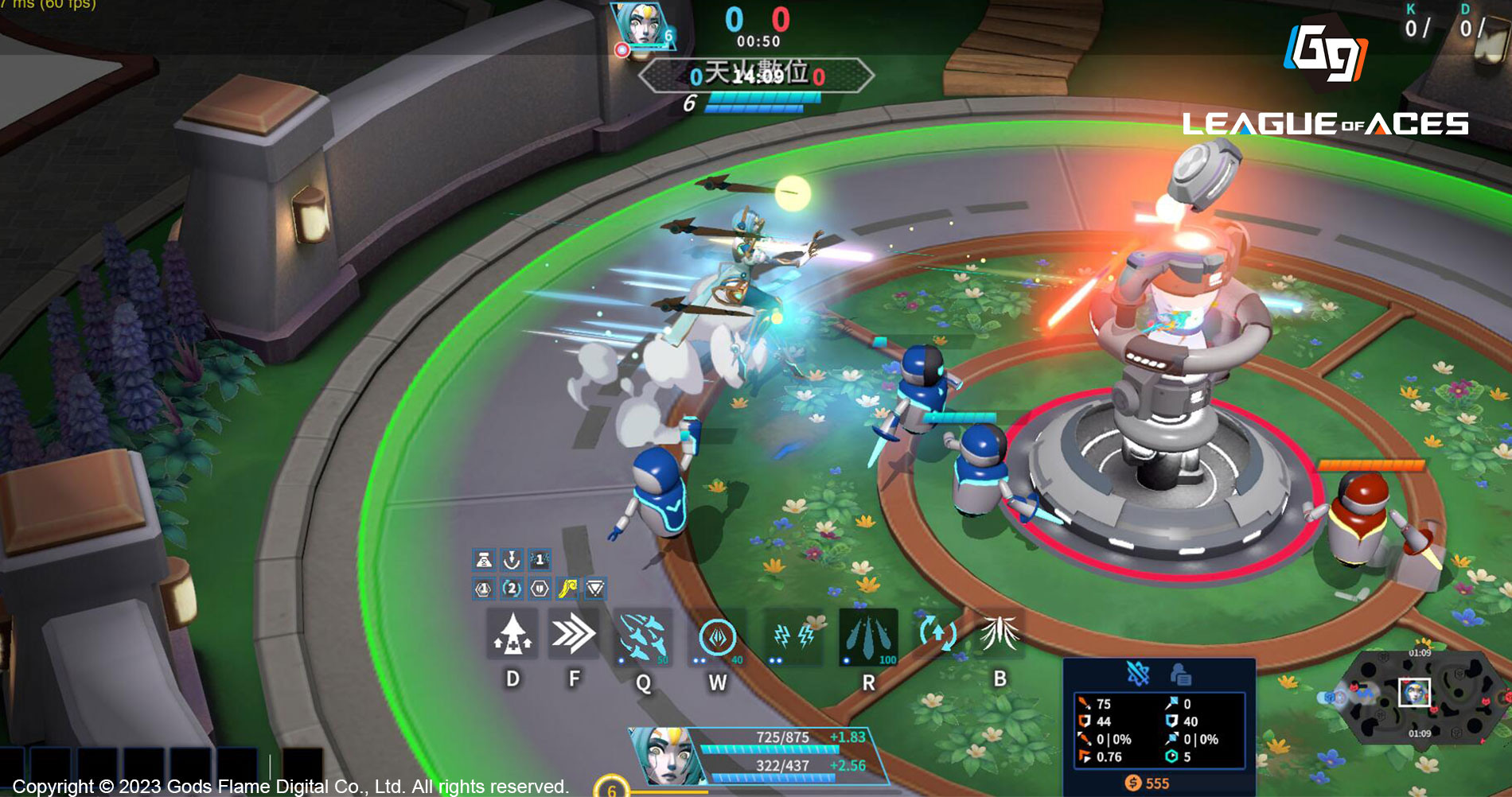Switch to the crossed swords stats tab

click(1138, 675)
